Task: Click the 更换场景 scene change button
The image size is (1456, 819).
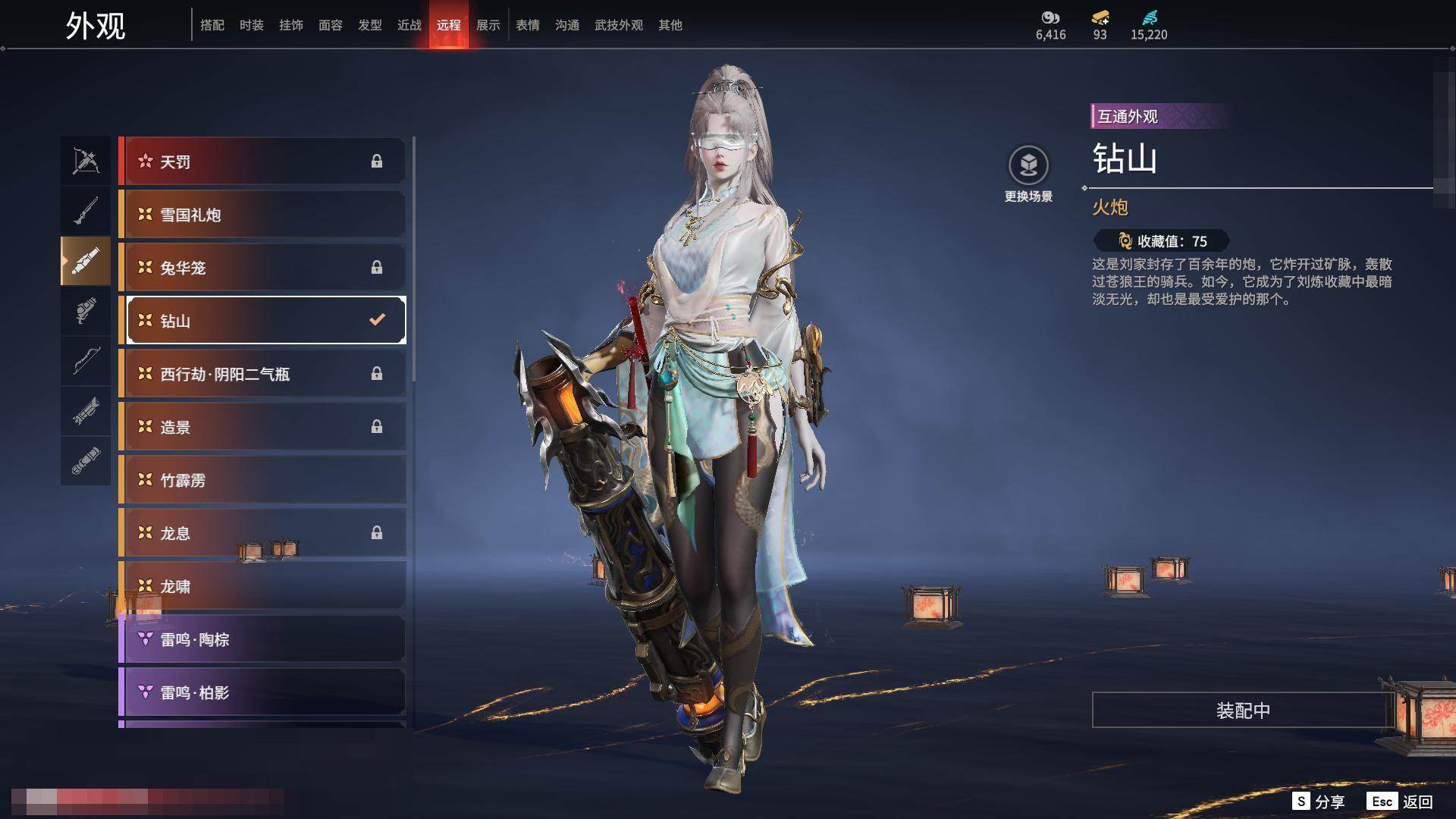Action: click(1028, 174)
